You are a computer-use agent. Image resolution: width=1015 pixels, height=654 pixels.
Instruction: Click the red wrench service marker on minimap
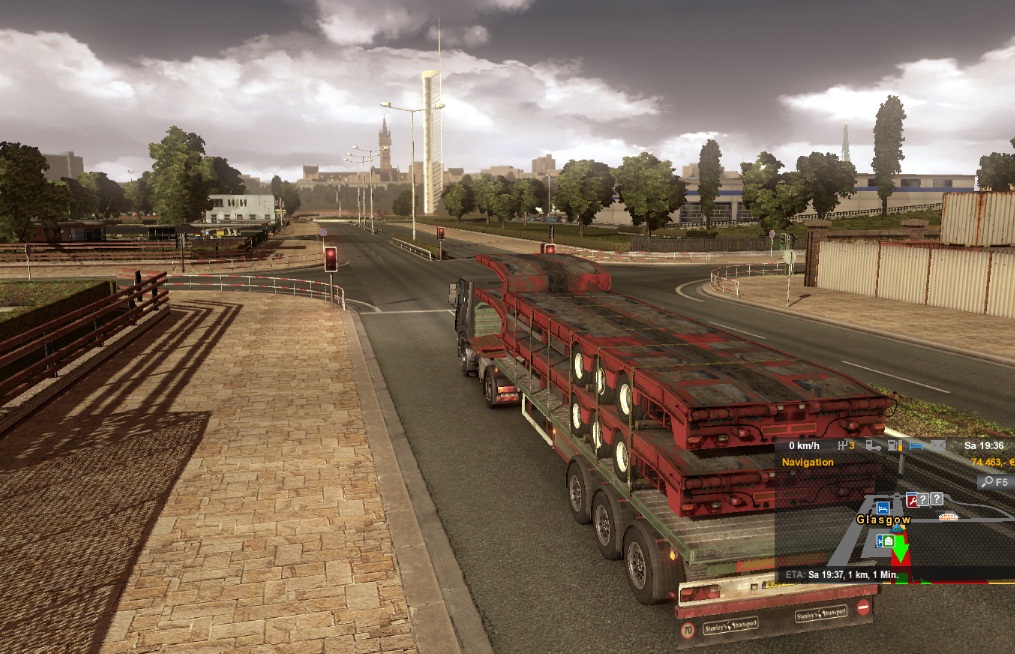(x=912, y=500)
